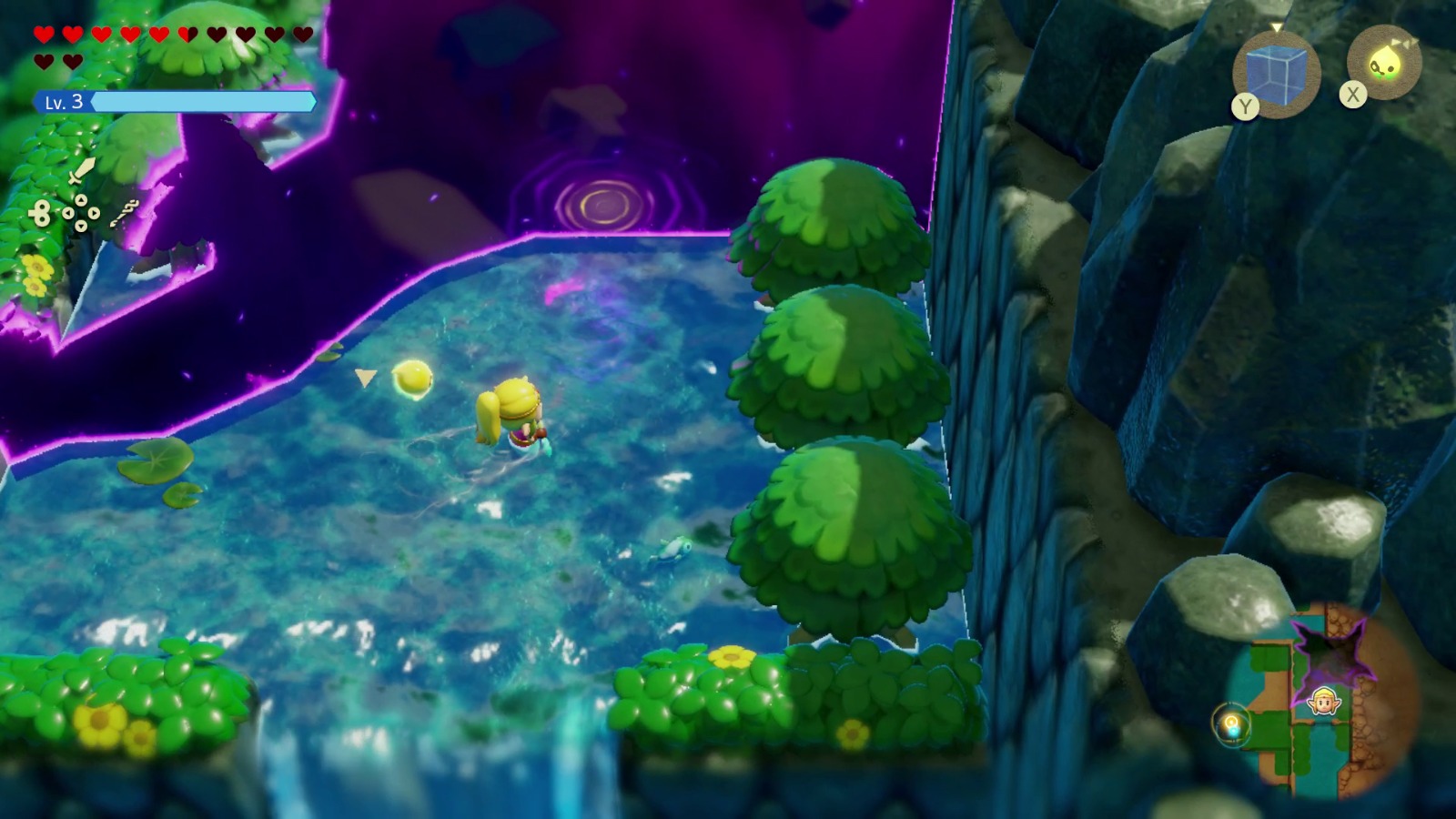The image size is (1456, 819).
Task: Click the up arrow on the D-pad cluster
Action: [81, 201]
